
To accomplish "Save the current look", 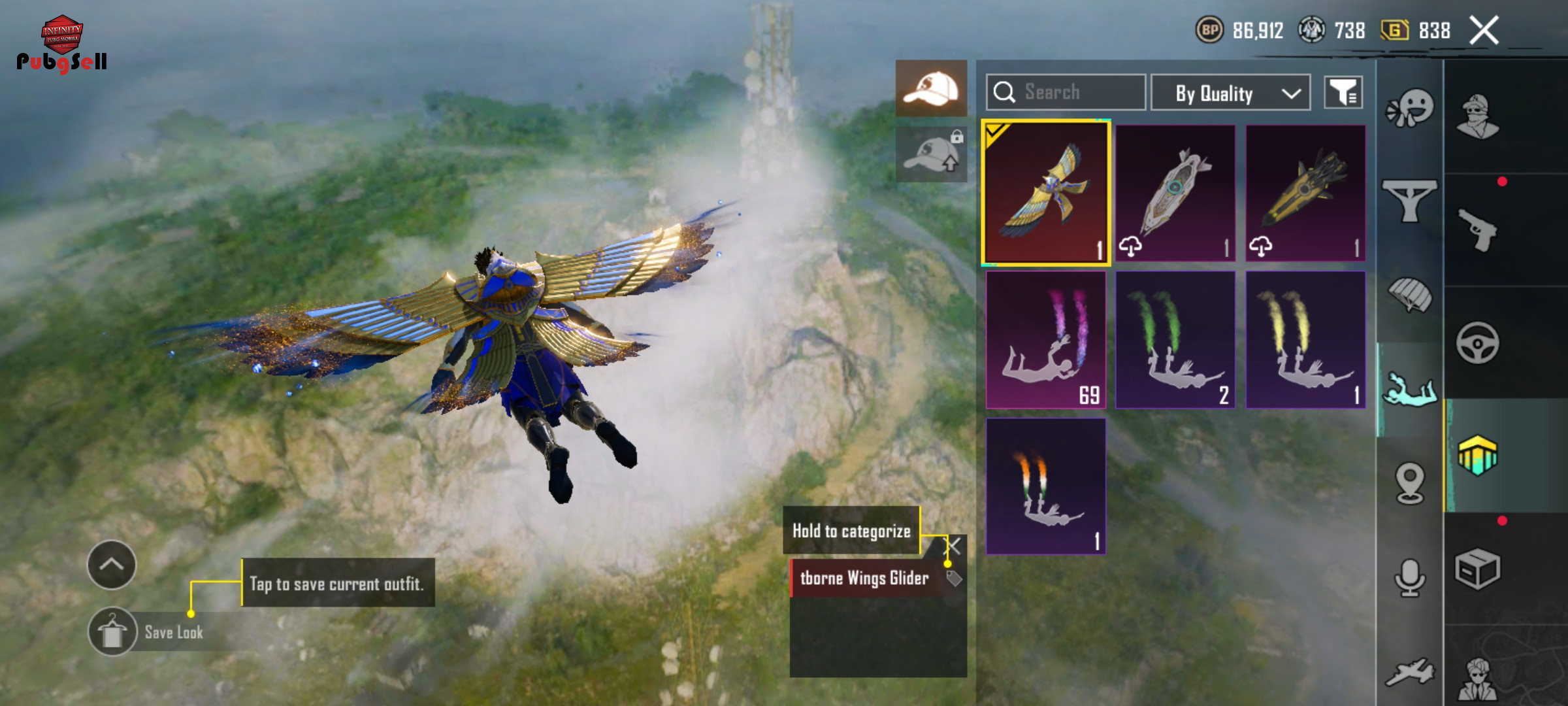I will coord(112,632).
